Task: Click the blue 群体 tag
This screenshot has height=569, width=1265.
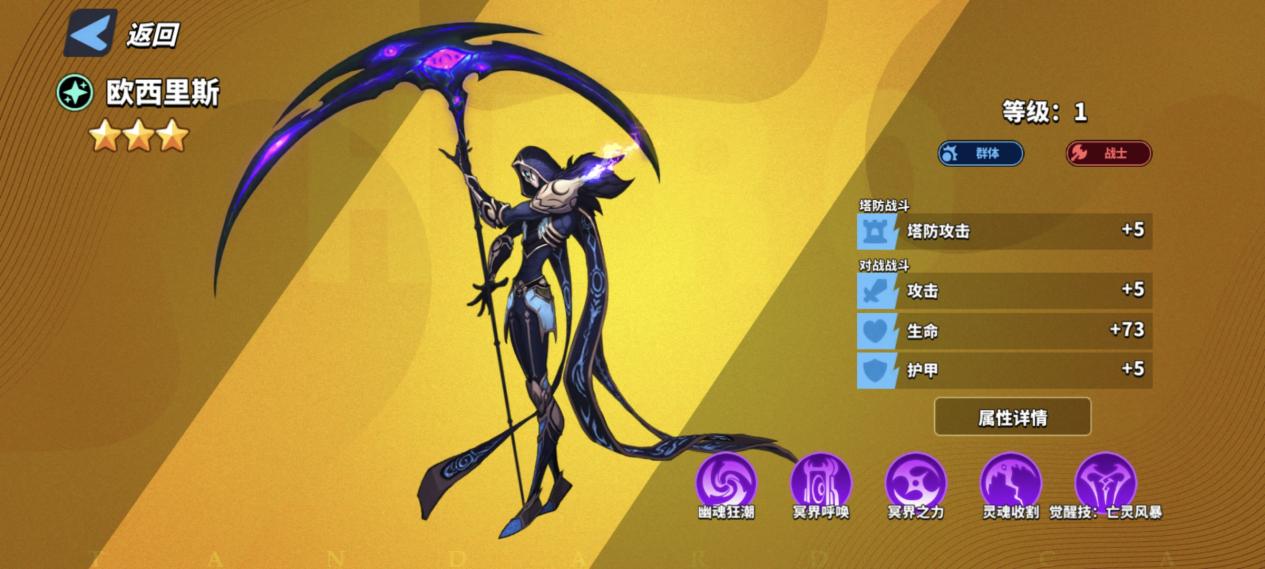Action: pyautogui.click(x=980, y=153)
